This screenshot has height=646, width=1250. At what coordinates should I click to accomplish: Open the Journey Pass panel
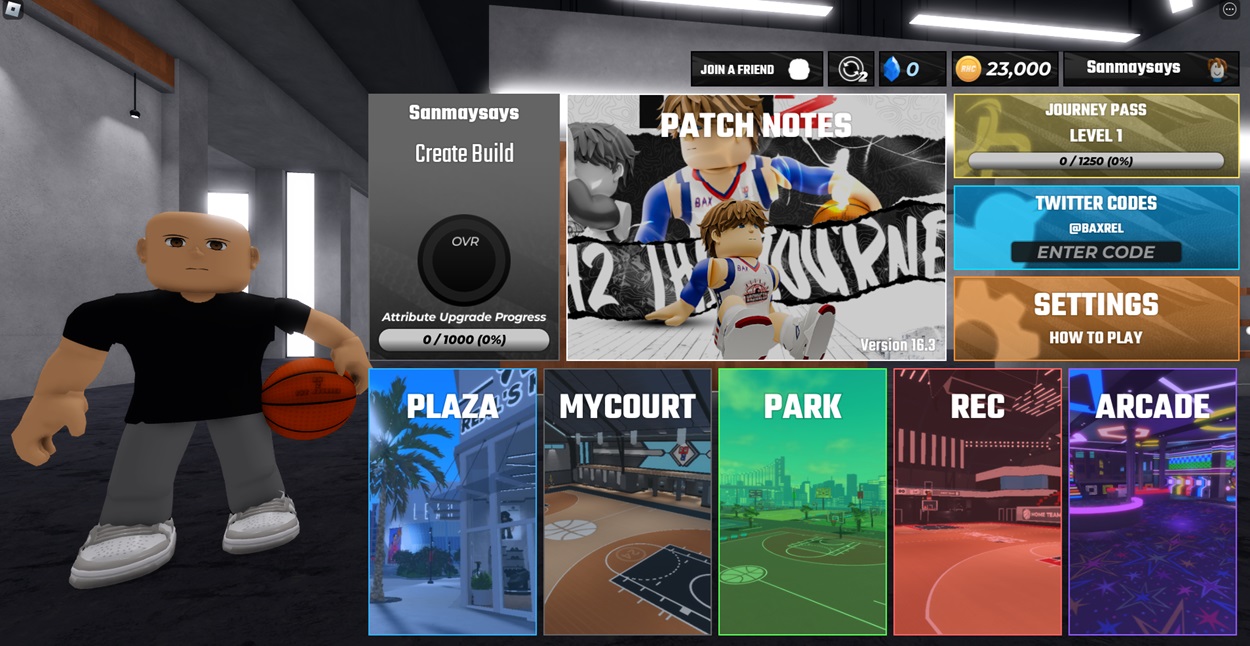pyautogui.click(x=1096, y=136)
